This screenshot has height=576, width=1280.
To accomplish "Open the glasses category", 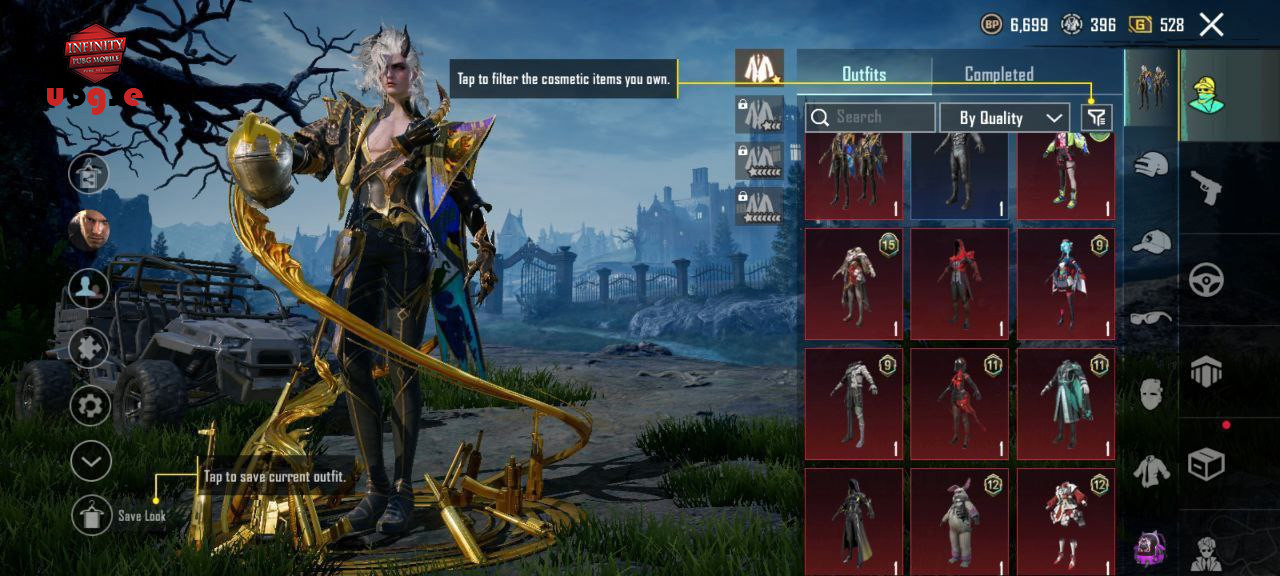I will (x=1151, y=318).
